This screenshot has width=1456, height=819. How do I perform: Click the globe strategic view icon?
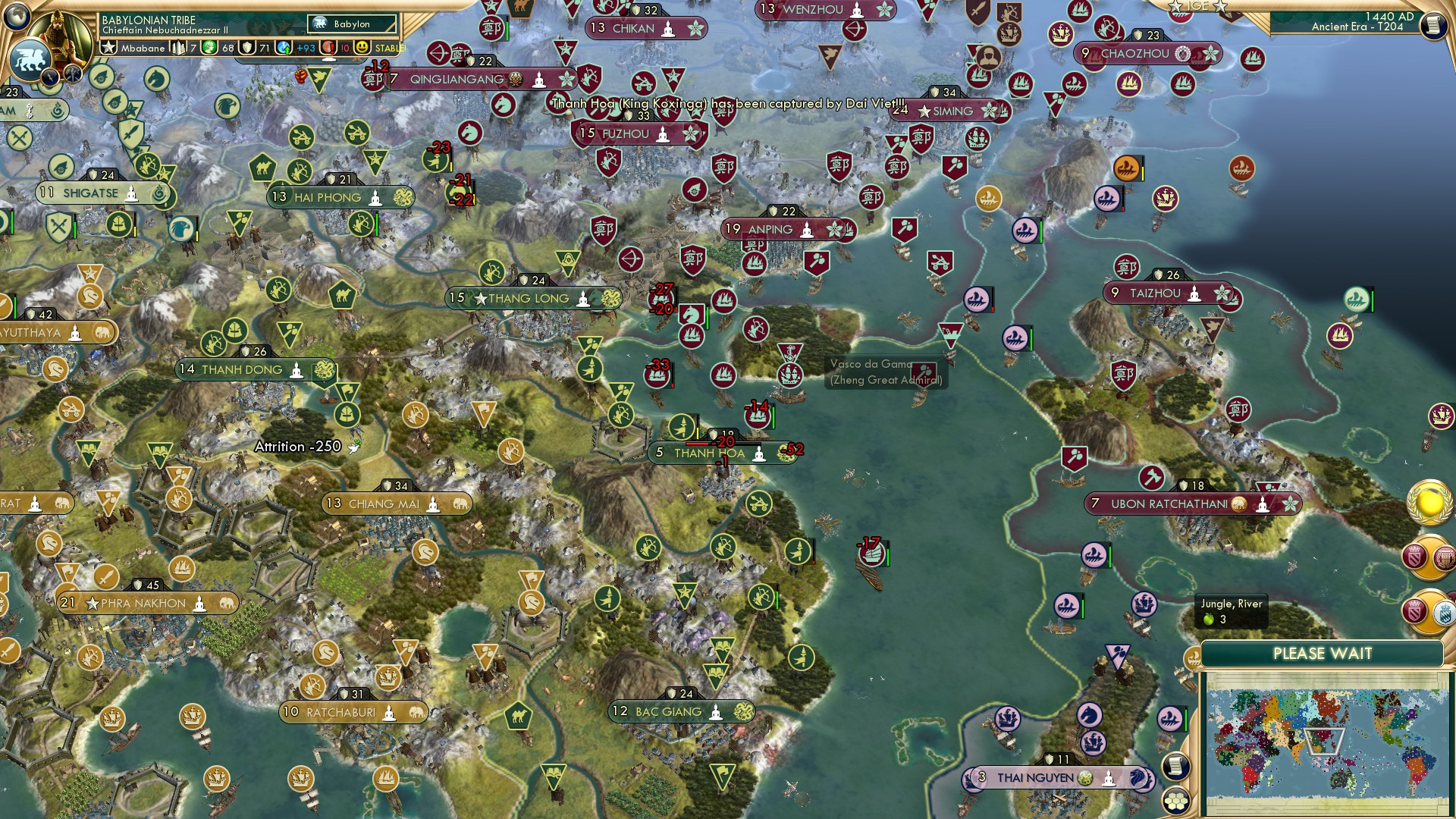[17, 17]
